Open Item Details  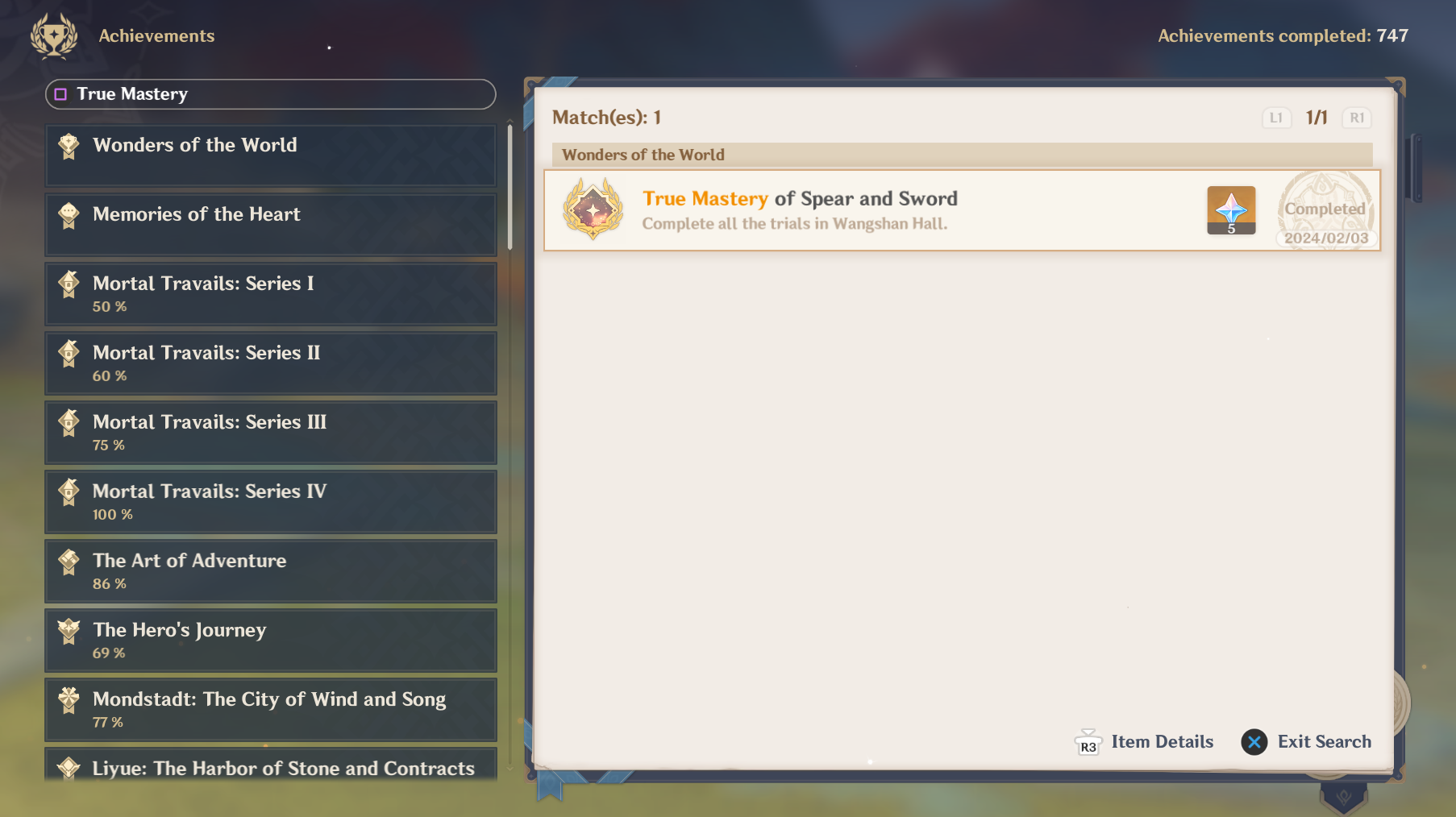tap(1143, 742)
